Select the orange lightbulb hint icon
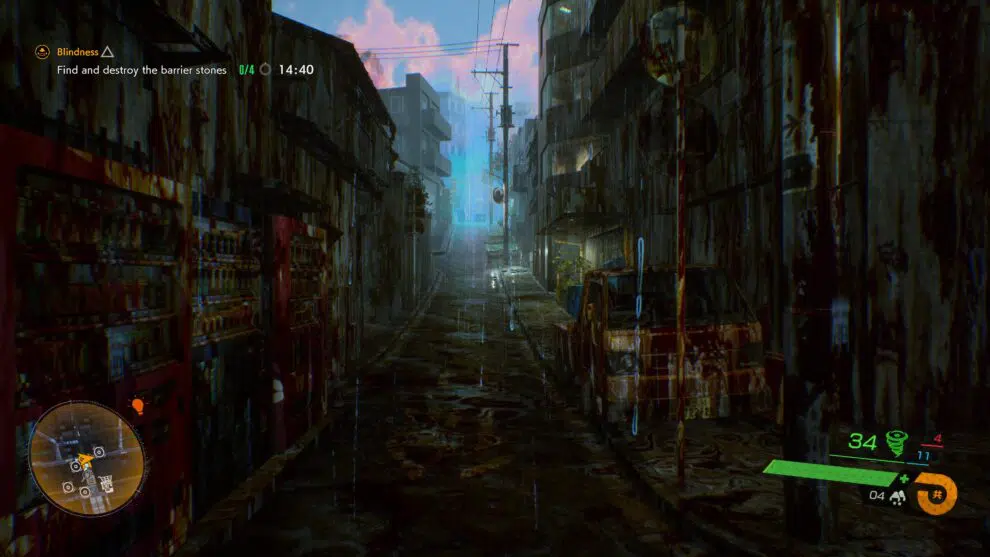Viewport: 990px width, 557px height. coord(138,406)
